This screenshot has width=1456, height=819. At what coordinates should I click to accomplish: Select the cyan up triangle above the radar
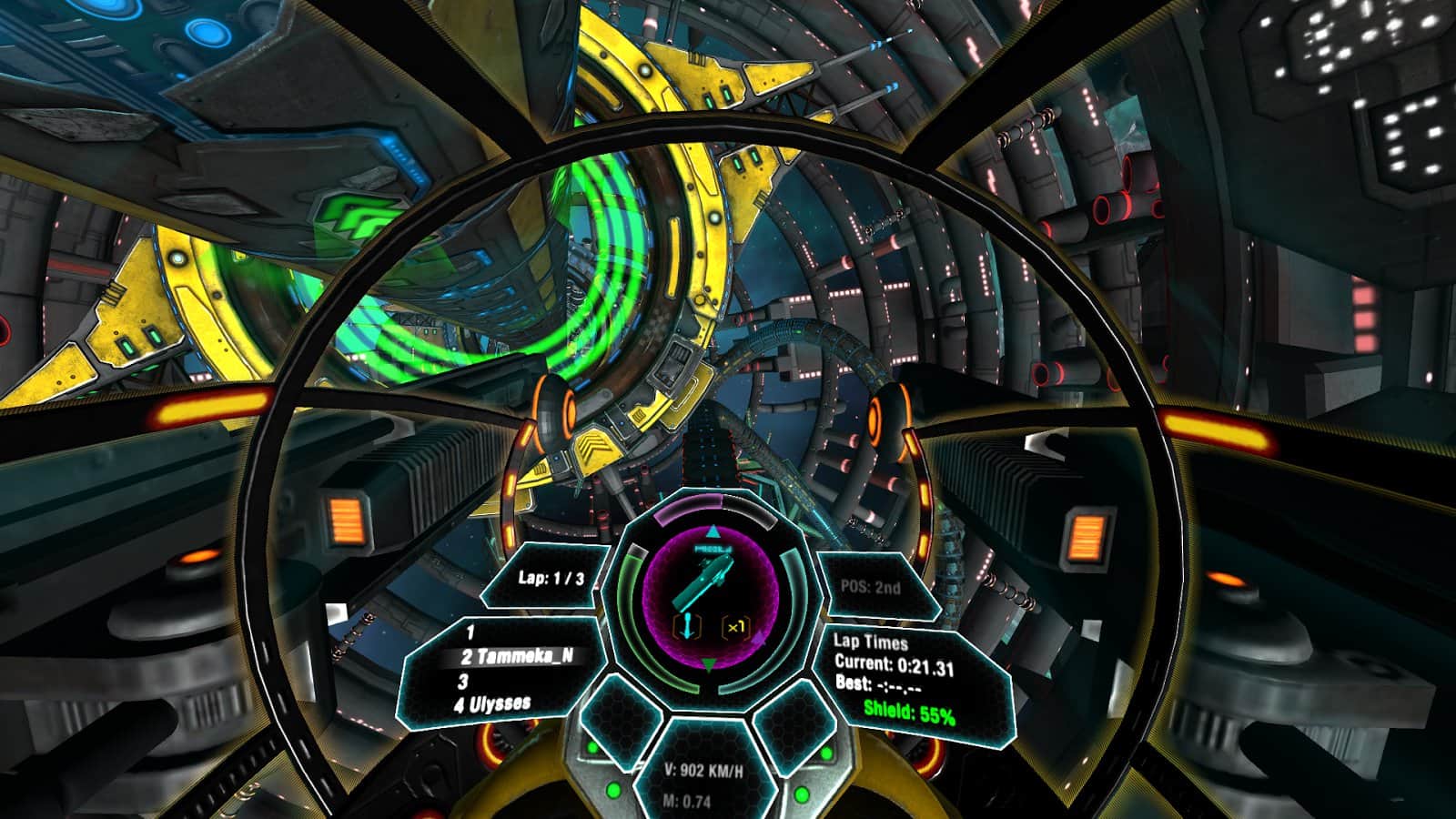click(x=712, y=530)
